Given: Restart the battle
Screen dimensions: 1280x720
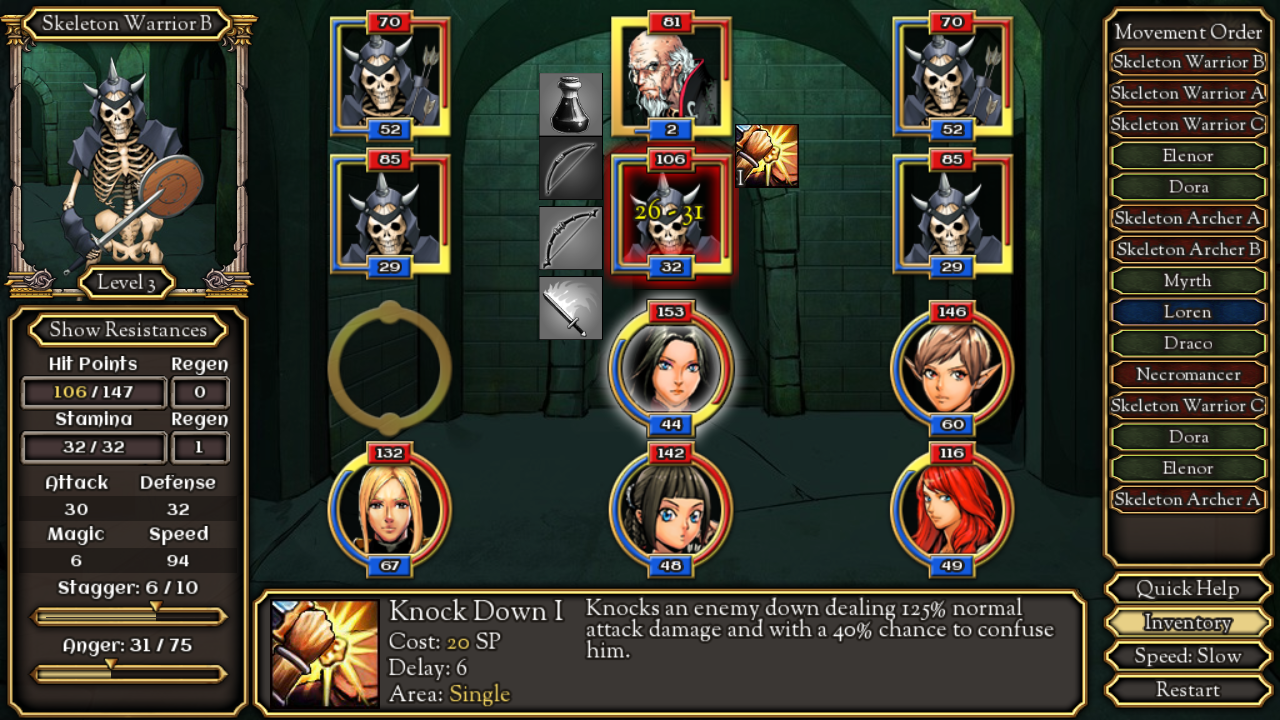Looking at the screenshot, I should coord(1187,690).
